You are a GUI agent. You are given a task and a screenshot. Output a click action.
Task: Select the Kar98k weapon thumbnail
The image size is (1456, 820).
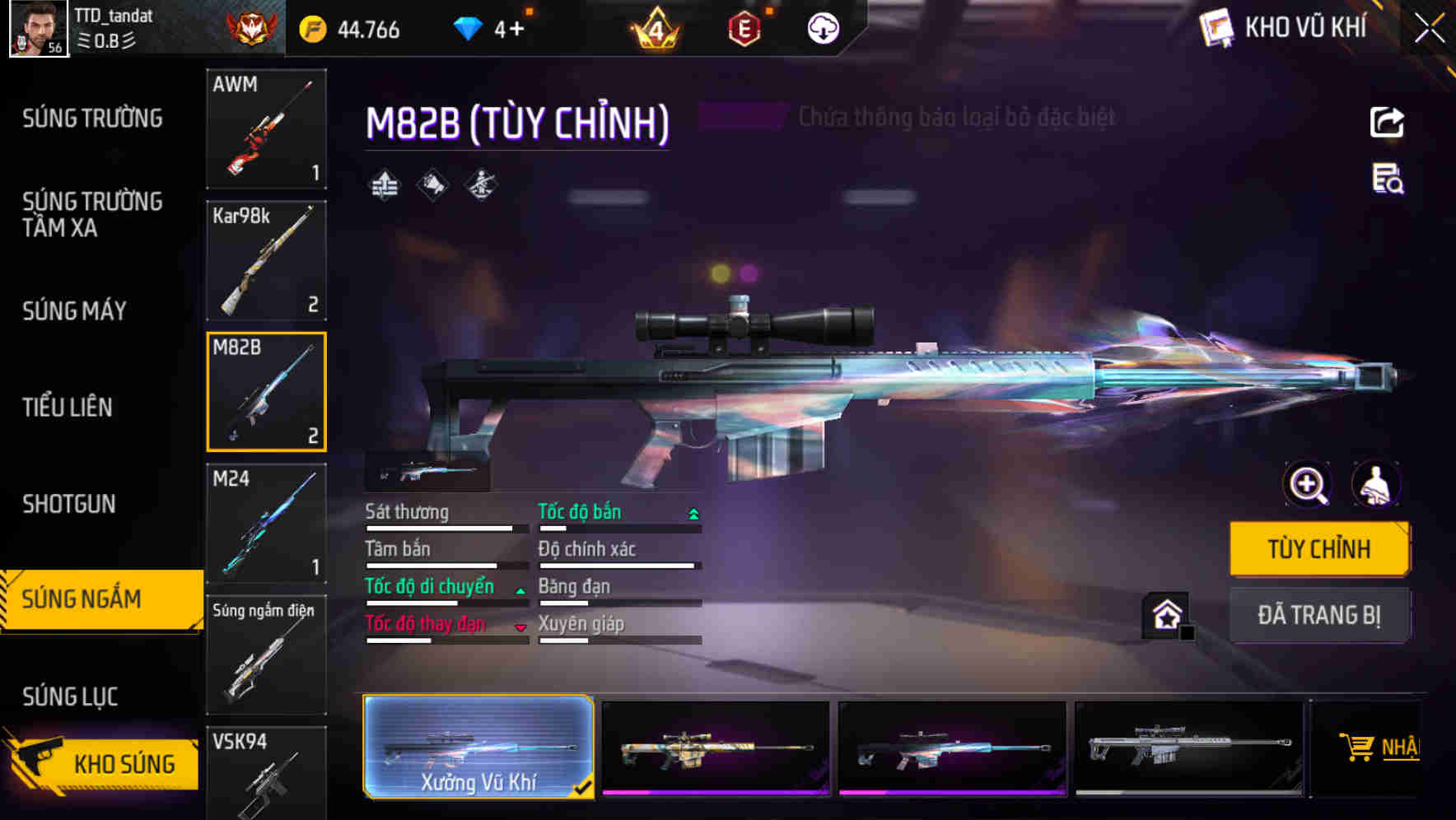pos(266,261)
